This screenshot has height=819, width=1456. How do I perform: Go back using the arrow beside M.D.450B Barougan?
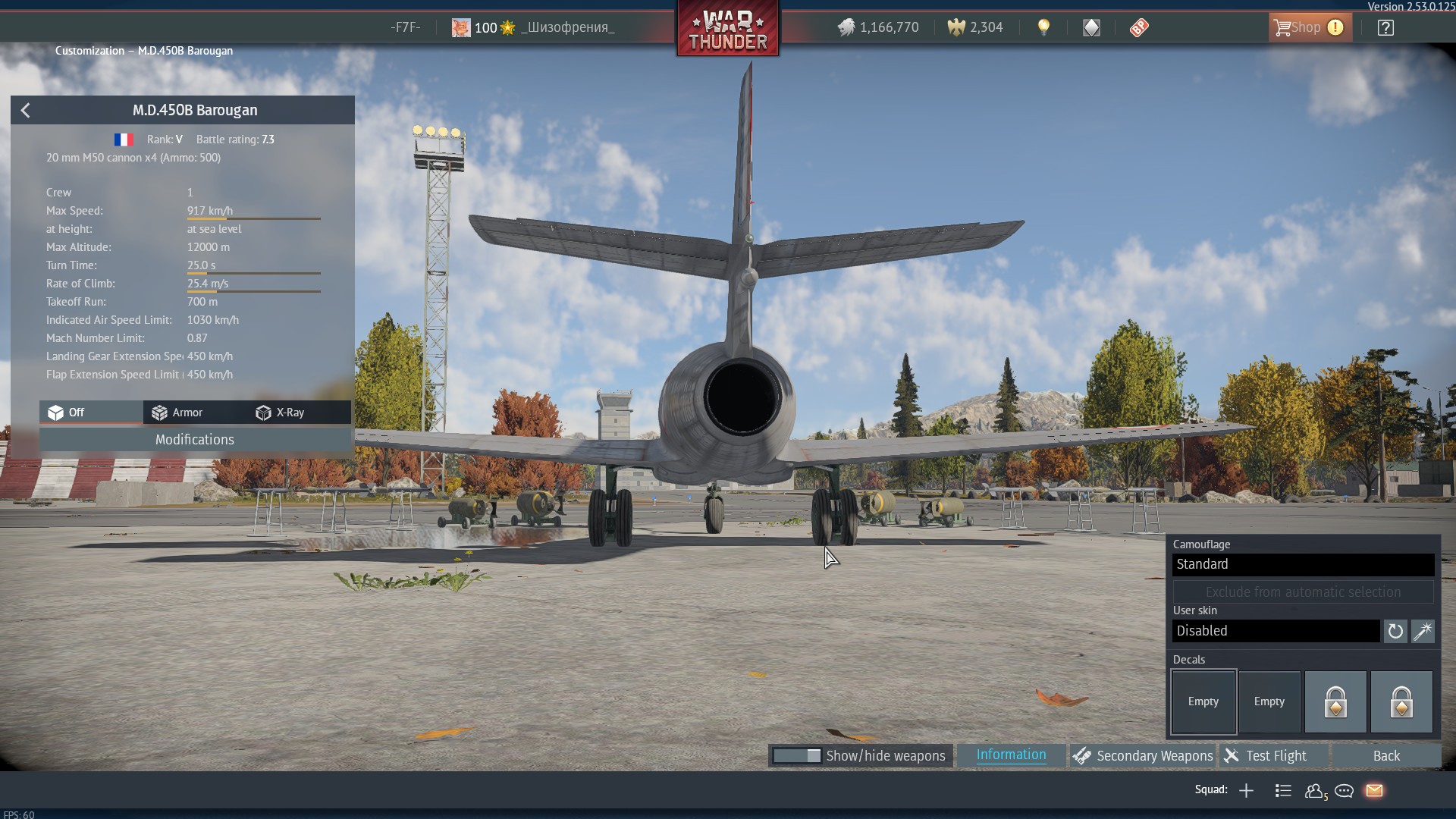click(x=26, y=111)
